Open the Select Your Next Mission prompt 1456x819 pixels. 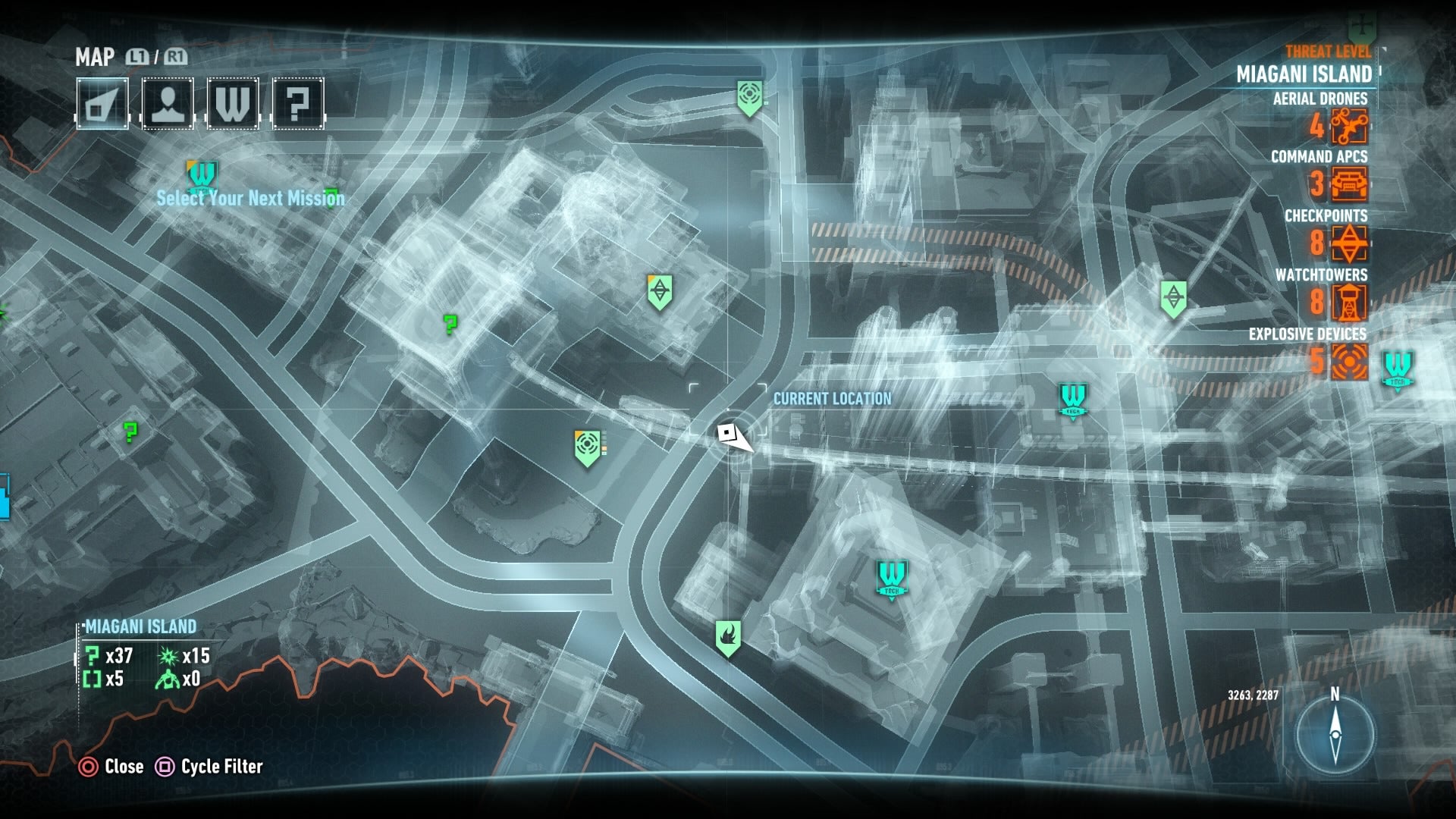(x=250, y=199)
